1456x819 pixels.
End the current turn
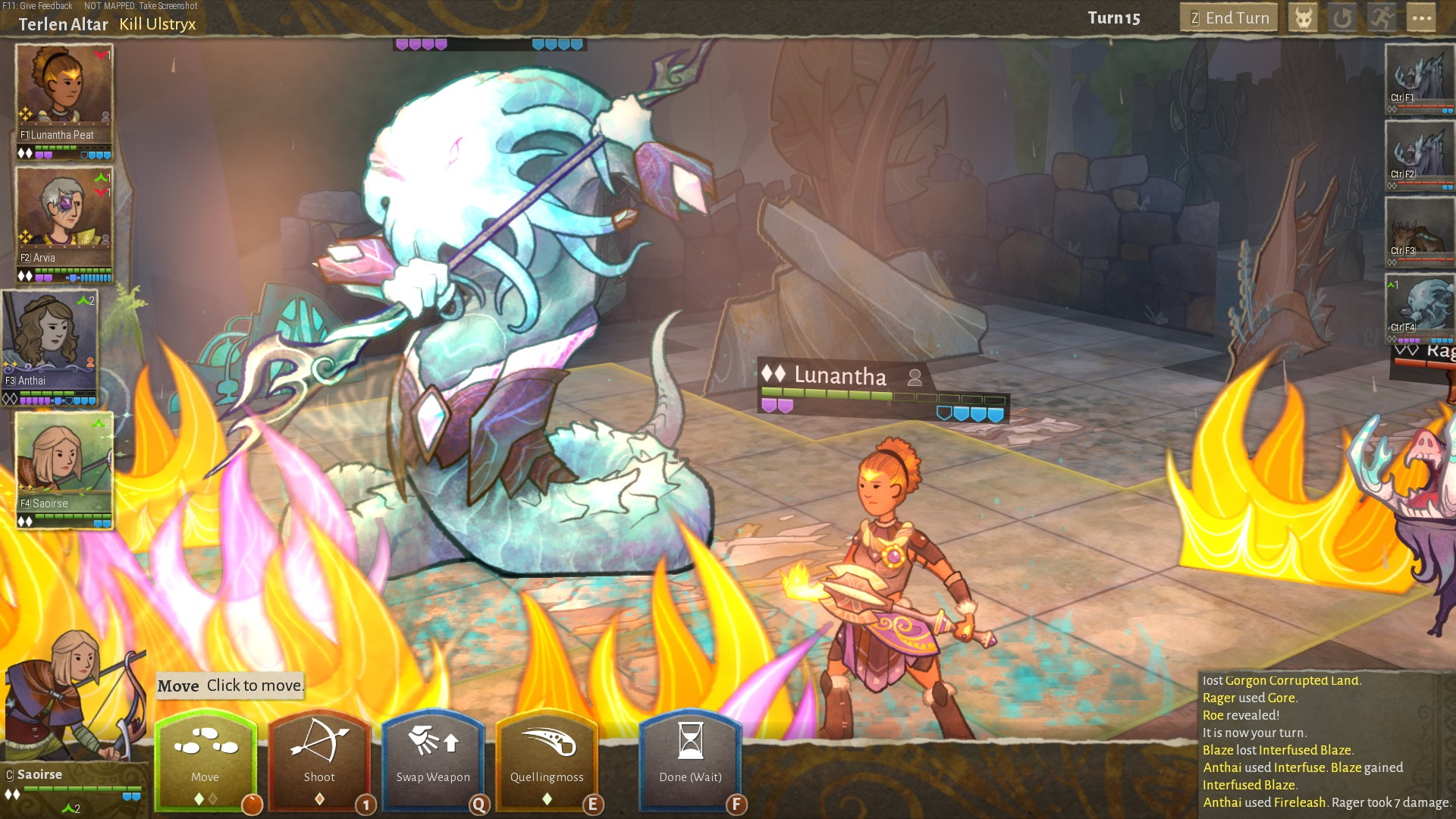pos(1228,18)
